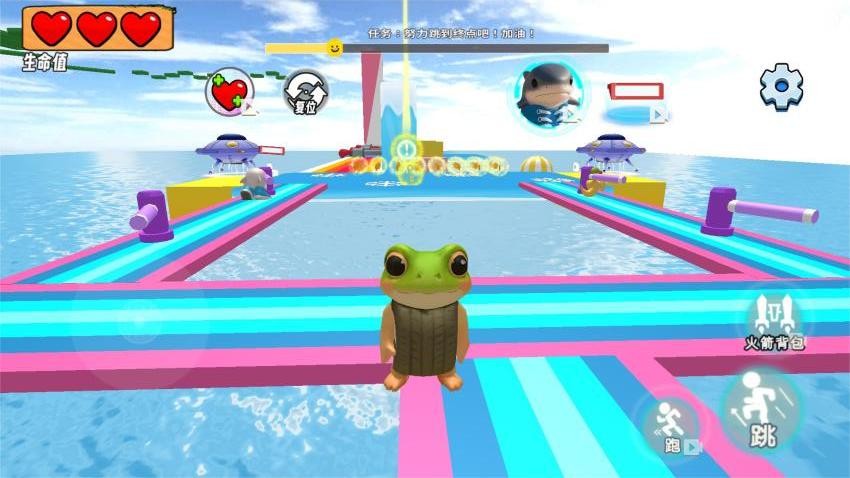Open the settings gear menu
The height and width of the screenshot is (478, 850).
[781, 87]
